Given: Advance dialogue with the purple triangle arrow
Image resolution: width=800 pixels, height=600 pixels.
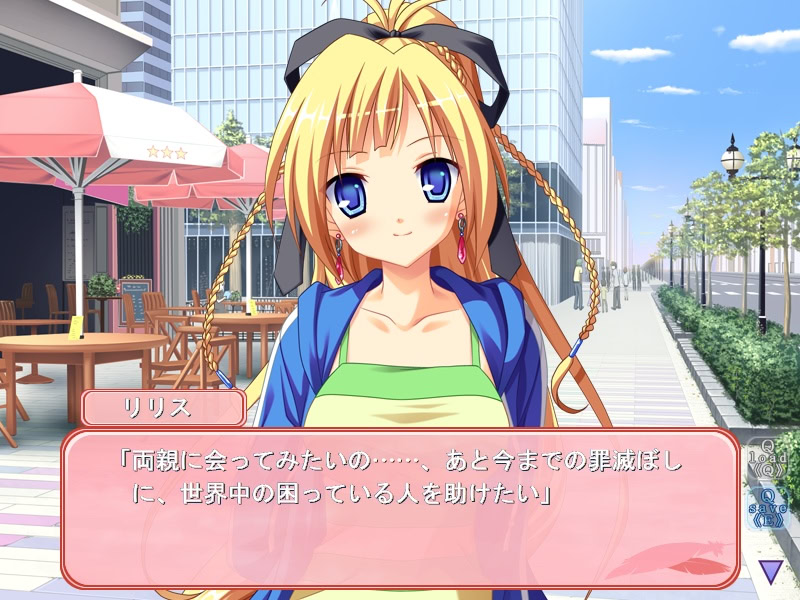Looking at the screenshot, I should [770, 571].
